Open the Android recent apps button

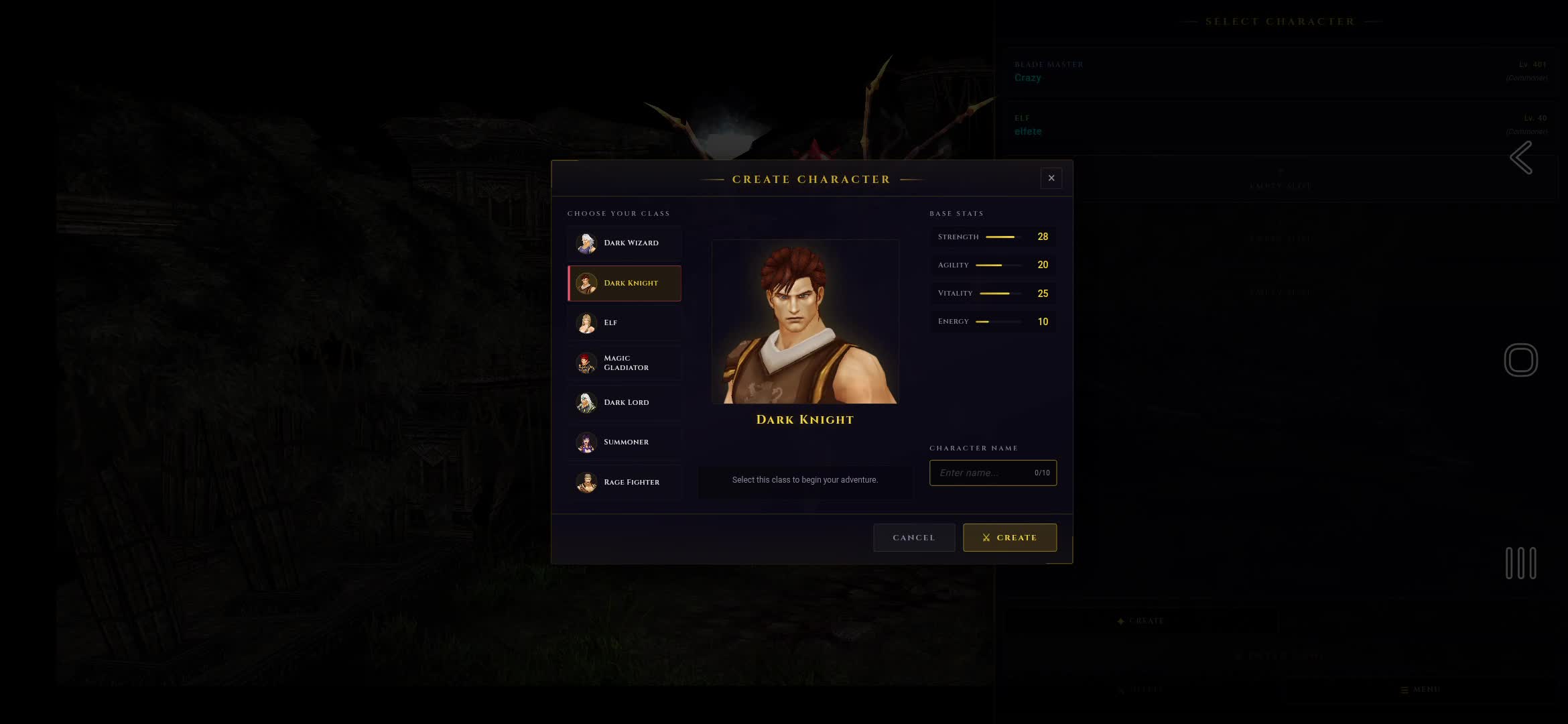[1520, 563]
